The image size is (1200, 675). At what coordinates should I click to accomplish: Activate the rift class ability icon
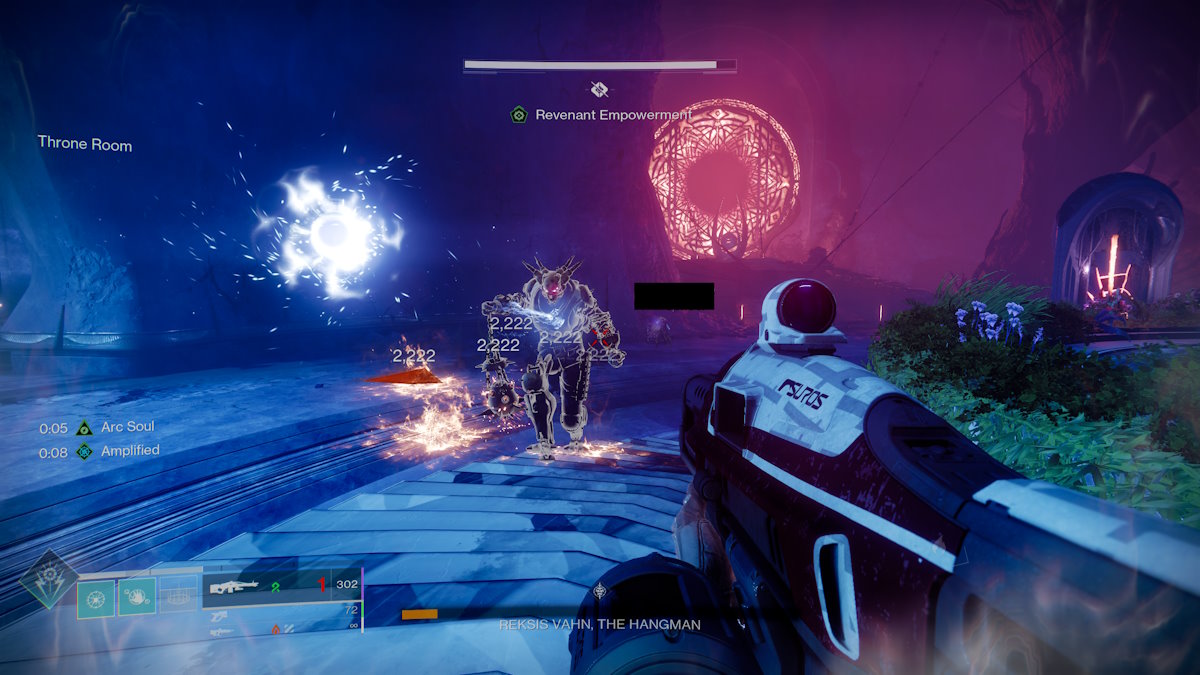tap(179, 597)
